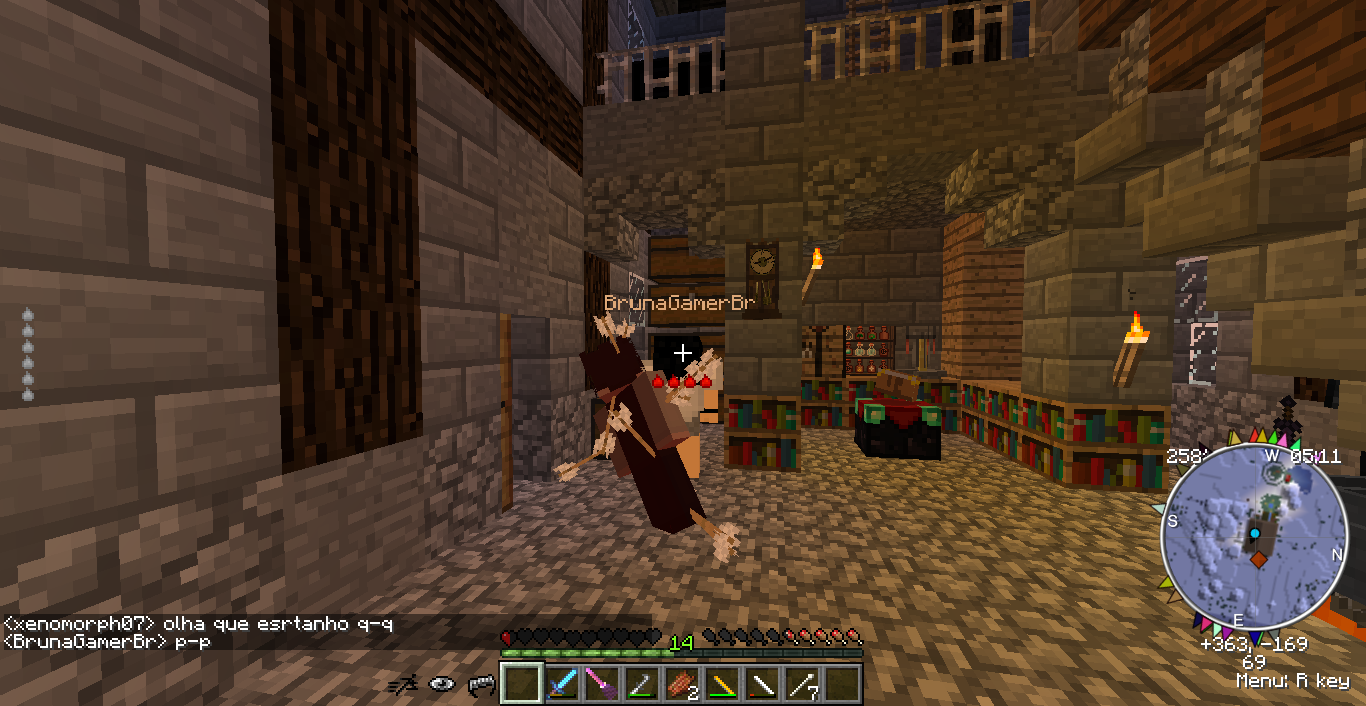Viewport: 1366px width, 706px height.
Task: Click the eye status icon
Action: [442, 684]
